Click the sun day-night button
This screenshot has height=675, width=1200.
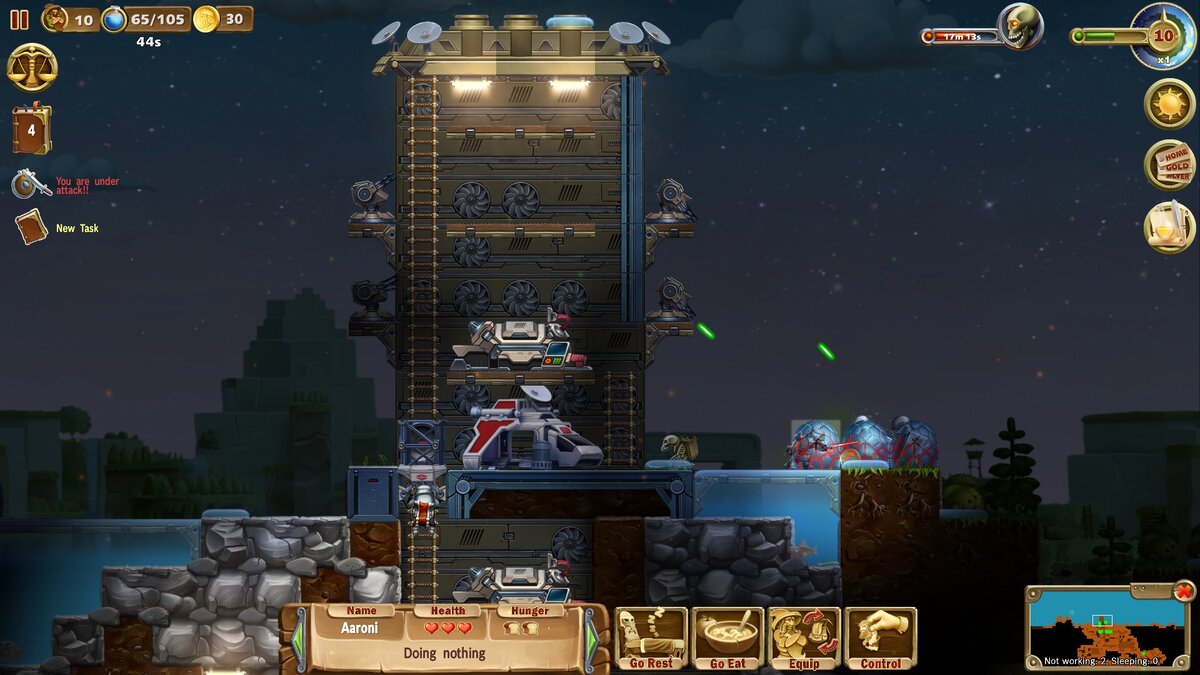[1169, 103]
